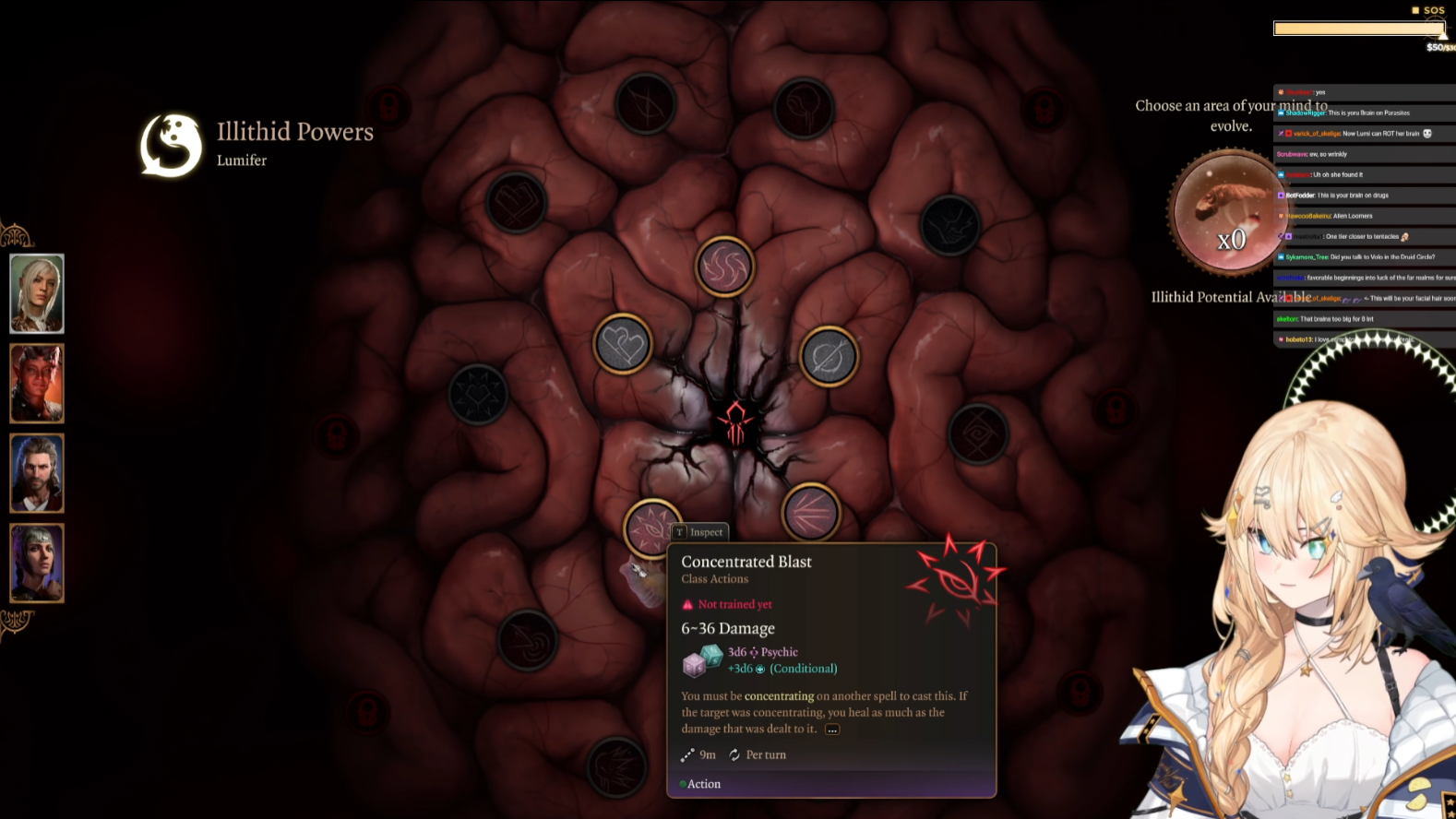Choose the locked broken heart power node
Screen dimensions: 1456x819
(x=516, y=202)
